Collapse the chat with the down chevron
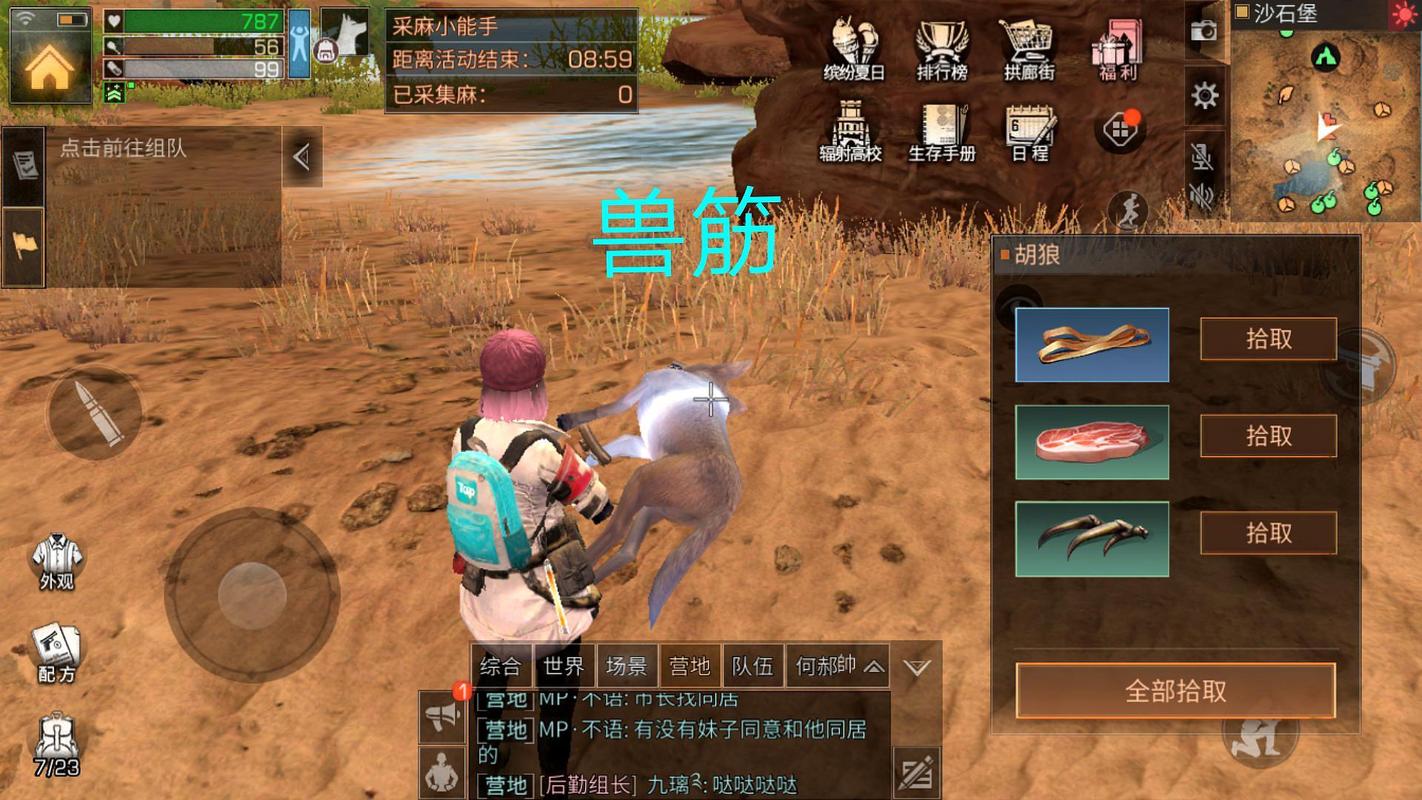The width and height of the screenshot is (1422, 800). (915, 667)
